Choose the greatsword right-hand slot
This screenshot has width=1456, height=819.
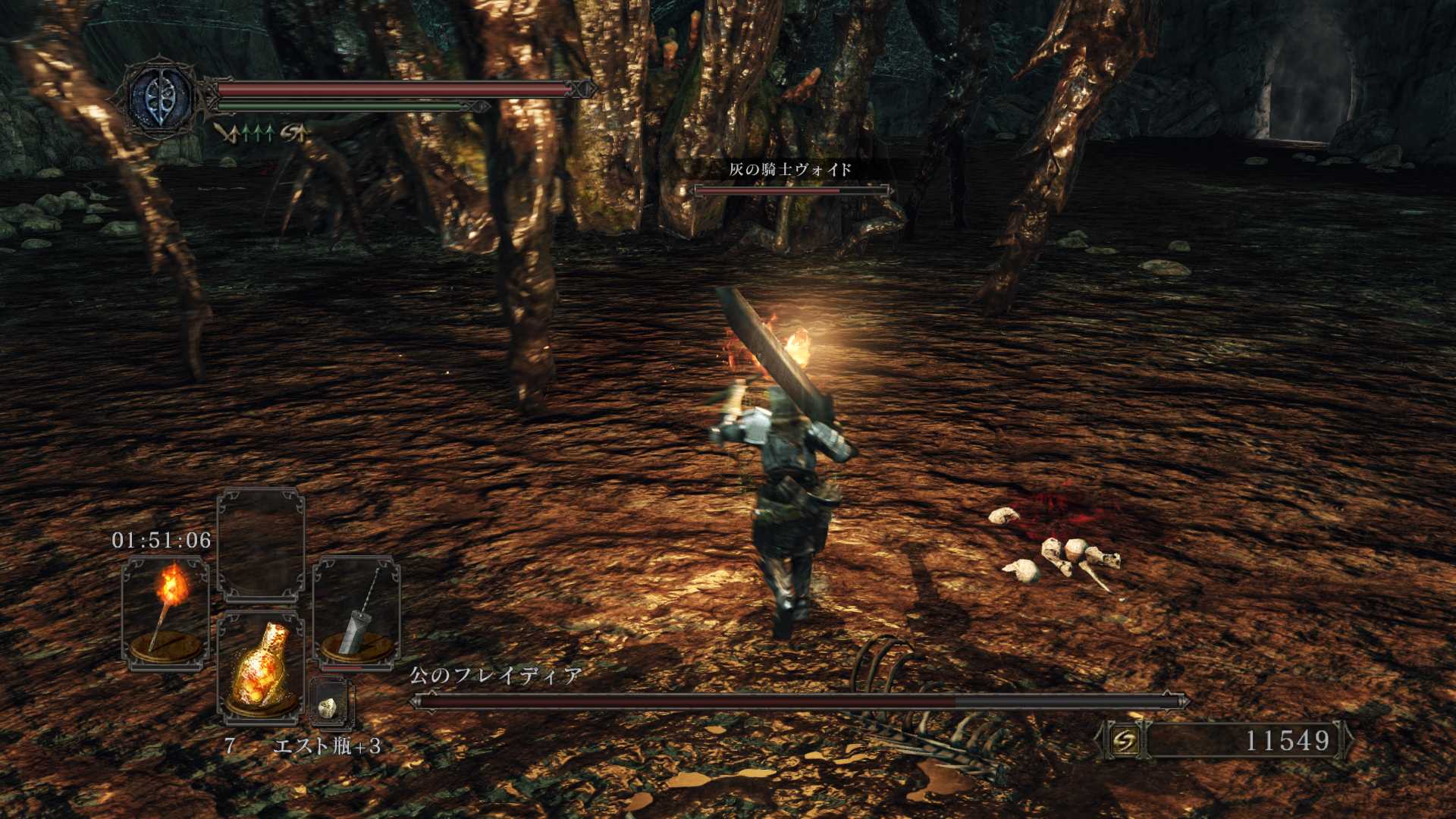(x=356, y=613)
